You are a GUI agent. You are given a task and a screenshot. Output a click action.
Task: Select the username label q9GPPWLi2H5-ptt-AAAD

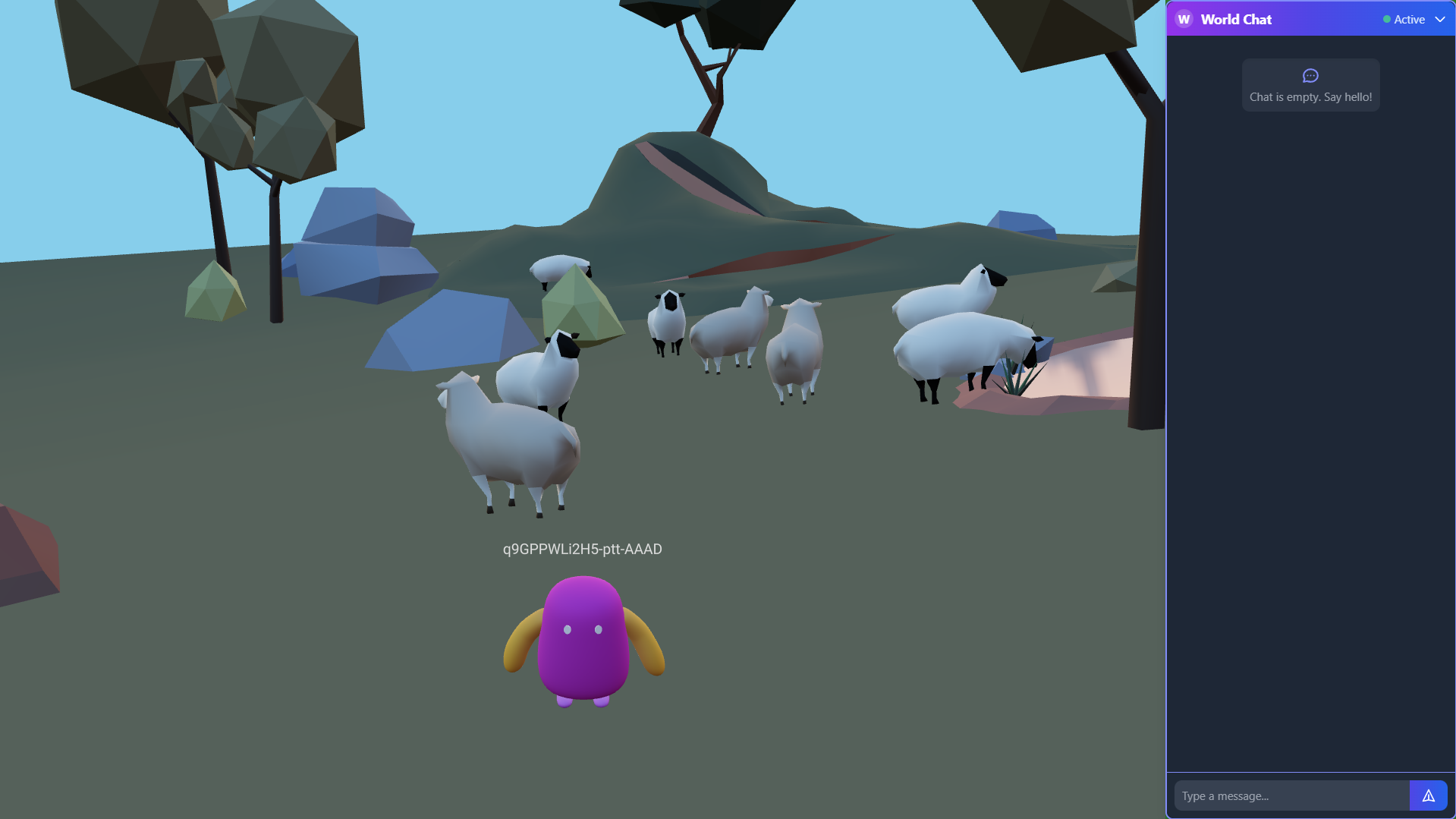pos(582,549)
